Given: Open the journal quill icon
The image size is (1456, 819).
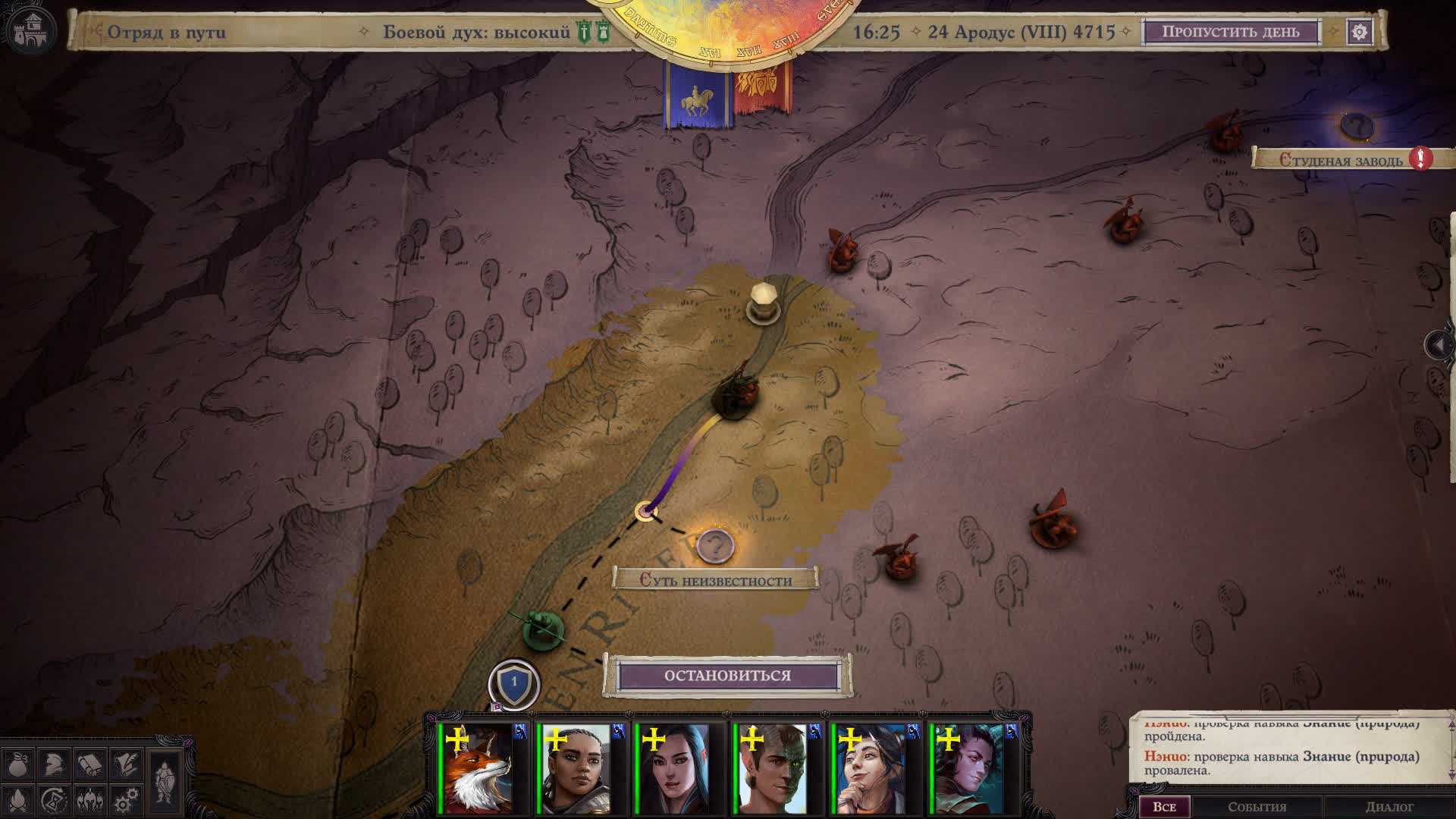Looking at the screenshot, I should 126,764.
